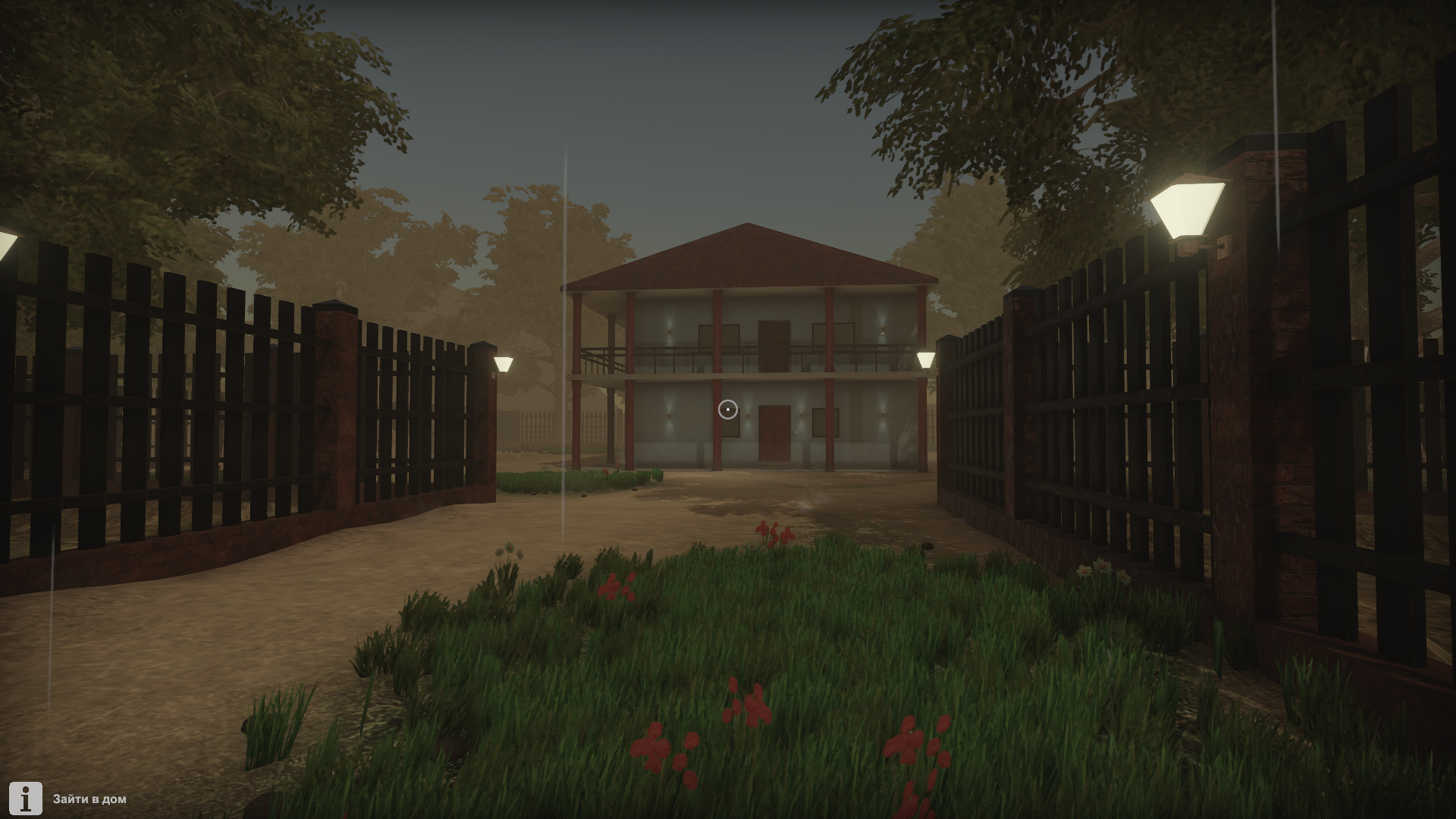This screenshot has height=819, width=1456.
Task: Click the 'Зайти в дом' interaction prompt text
Action: [89, 798]
